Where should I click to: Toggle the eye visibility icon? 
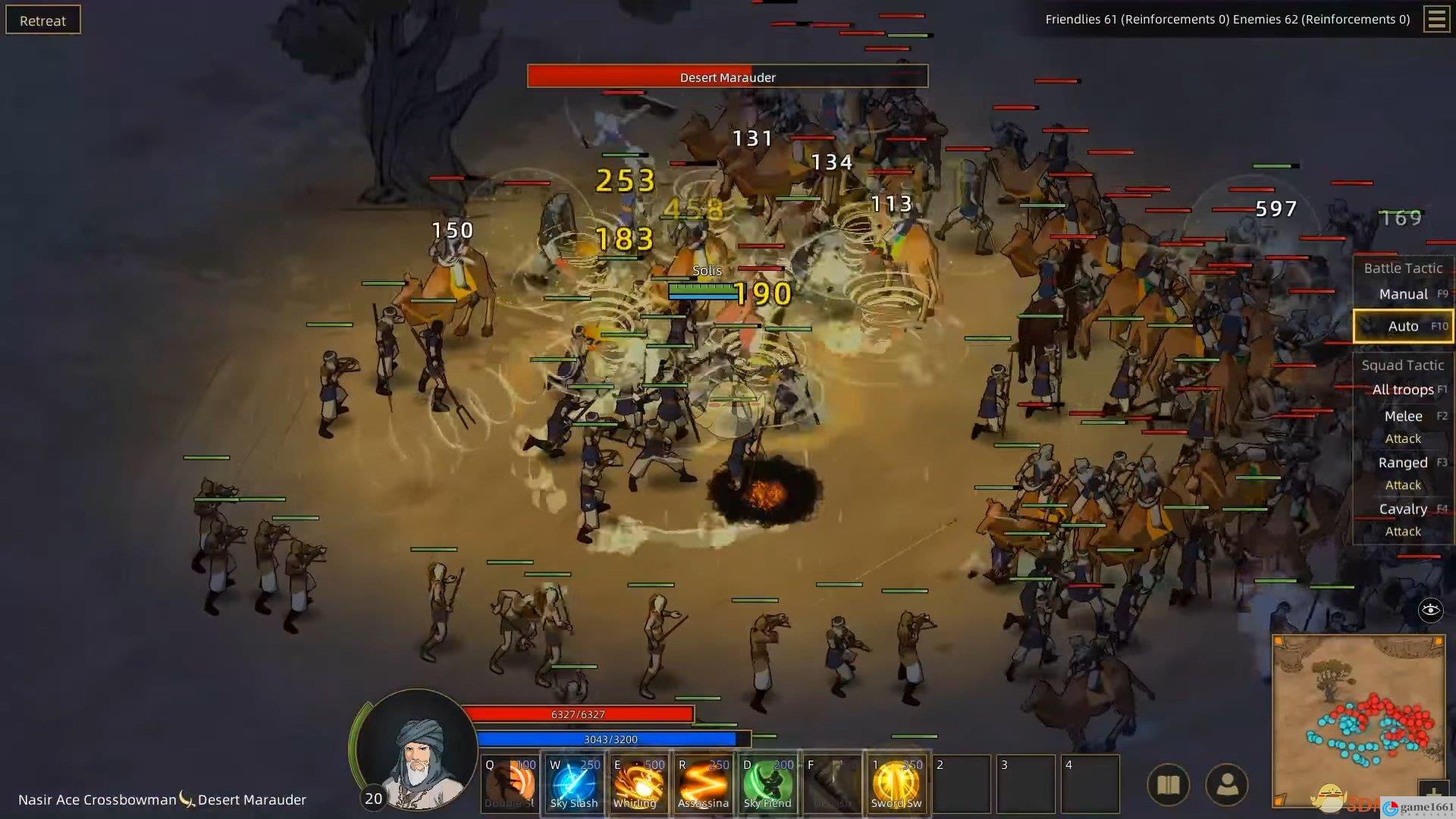[x=1430, y=610]
